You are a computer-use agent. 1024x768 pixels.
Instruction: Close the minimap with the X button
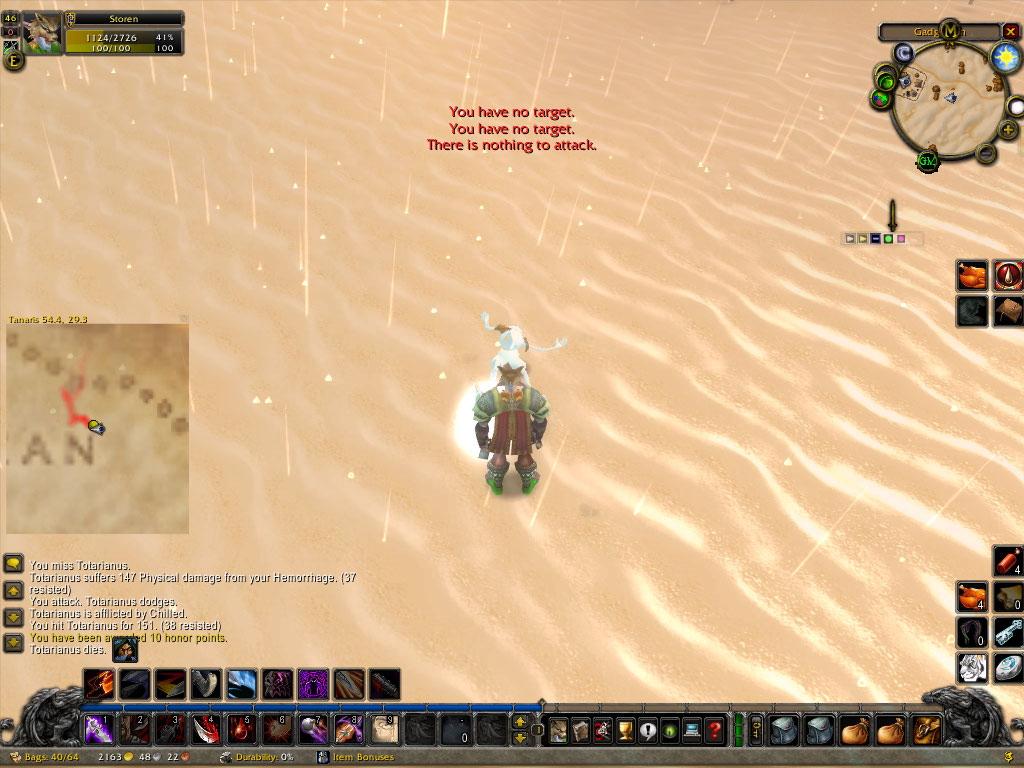click(1010, 32)
